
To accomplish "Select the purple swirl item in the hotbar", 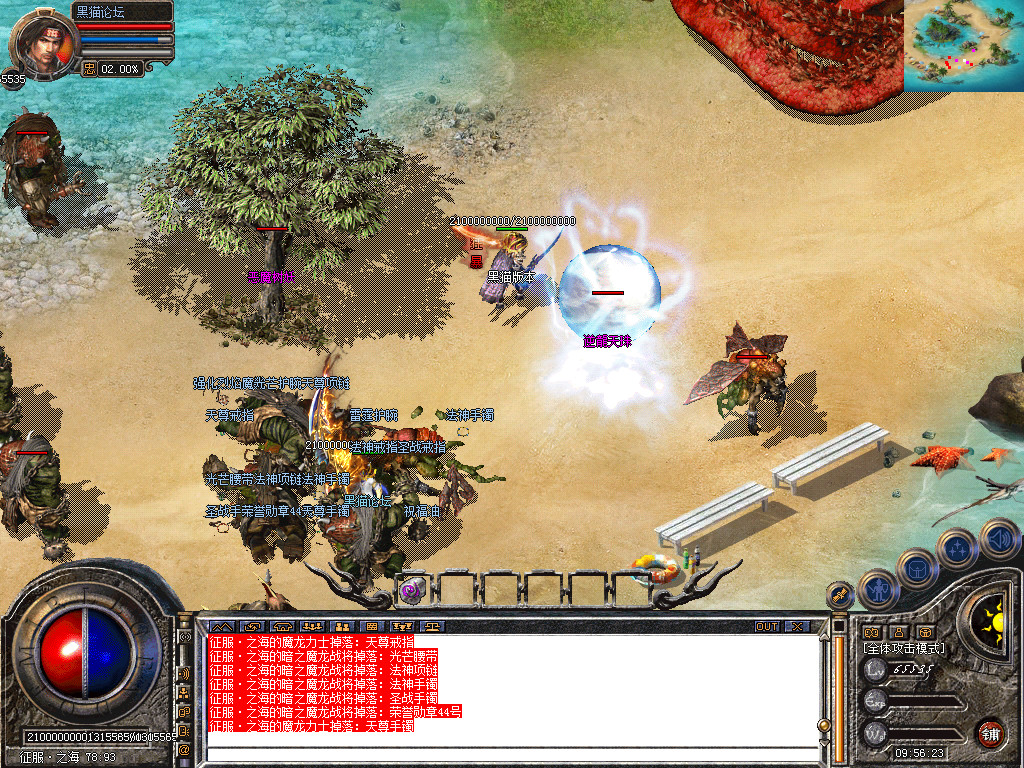I will 411,590.
